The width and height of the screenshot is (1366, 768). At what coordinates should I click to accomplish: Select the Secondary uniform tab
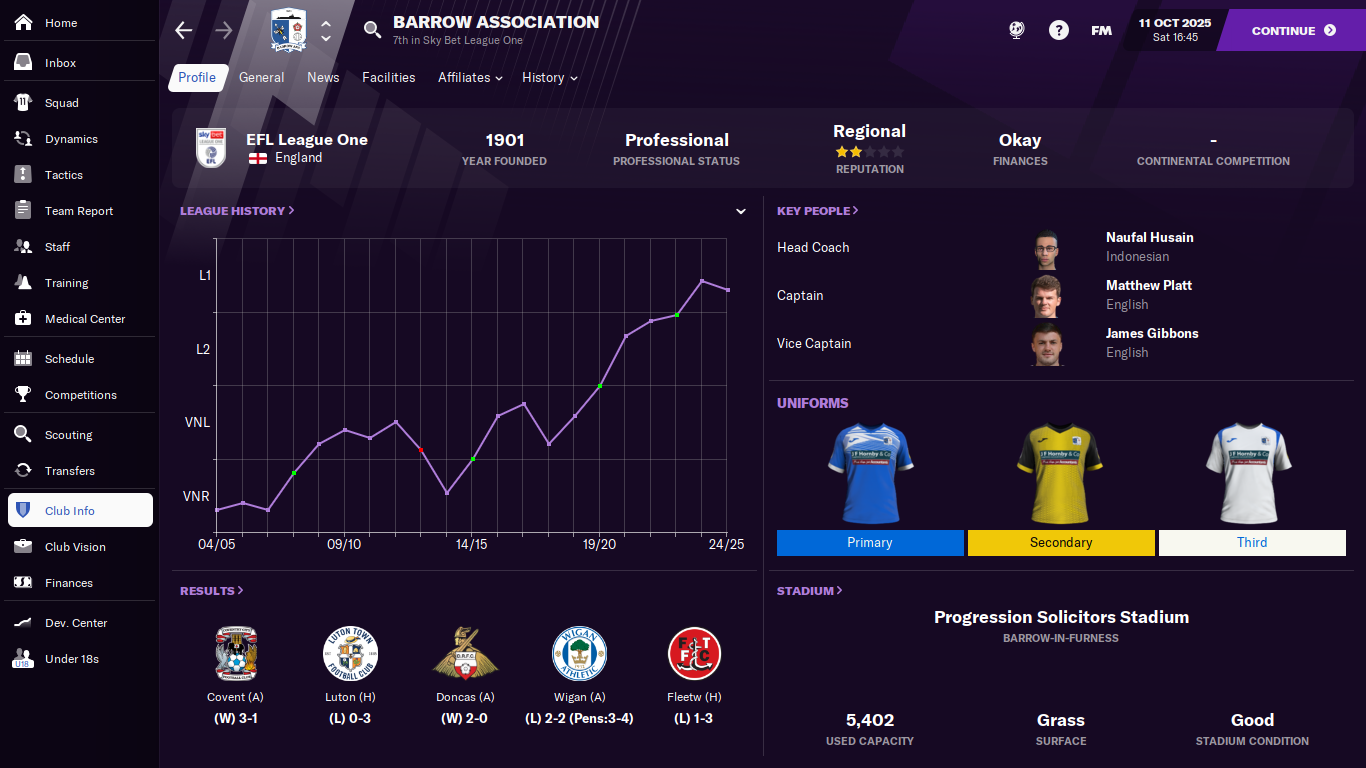(x=1060, y=543)
